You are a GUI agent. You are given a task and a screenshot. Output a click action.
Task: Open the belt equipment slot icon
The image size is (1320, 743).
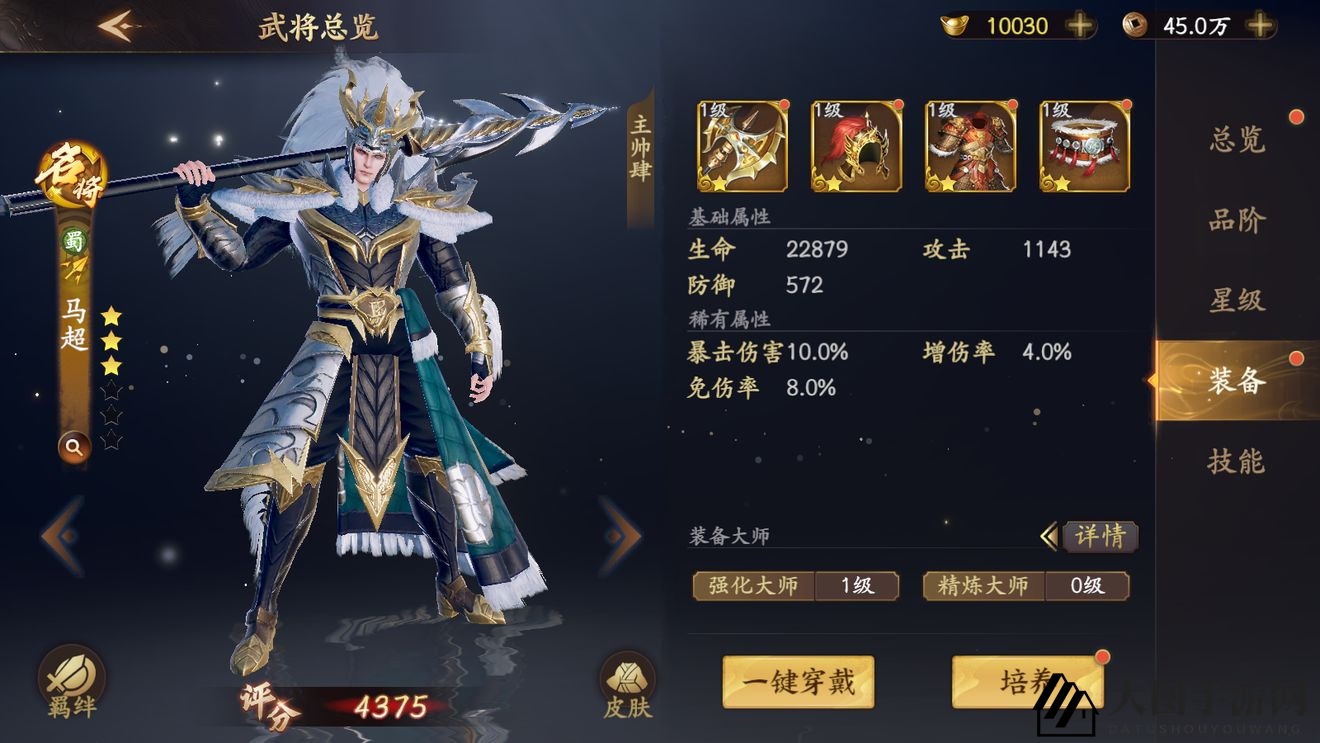pos(1083,146)
